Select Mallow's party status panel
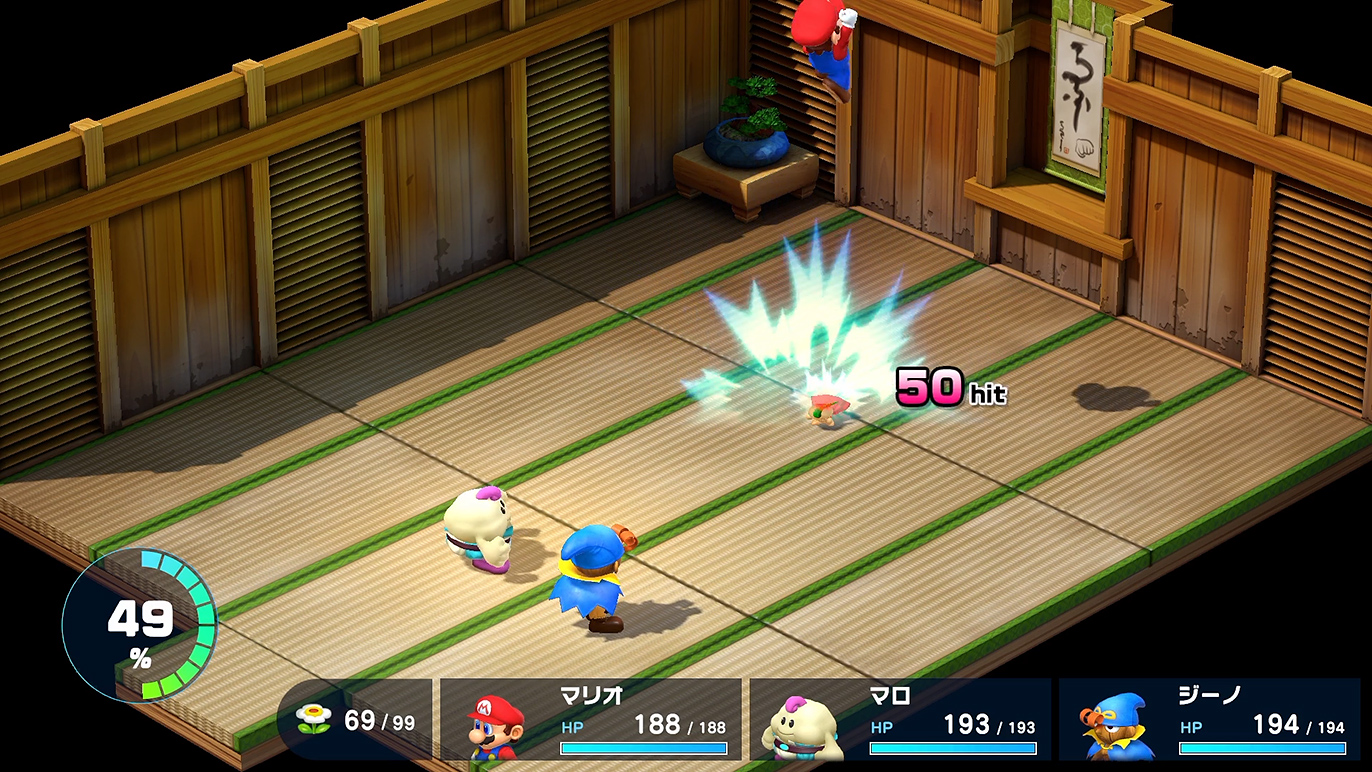Image resolution: width=1372 pixels, height=772 pixels. point(900,720)
